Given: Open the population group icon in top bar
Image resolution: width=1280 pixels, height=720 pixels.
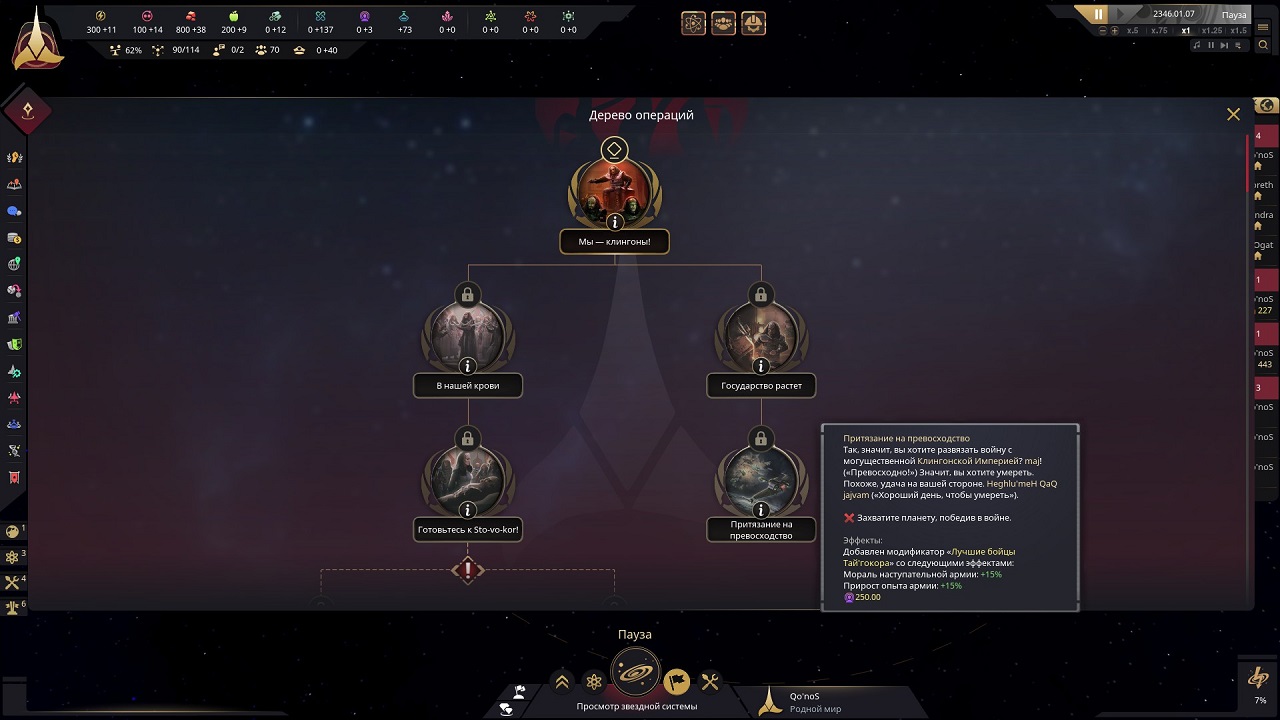Looking at the screenshot, I should point(723,23).
